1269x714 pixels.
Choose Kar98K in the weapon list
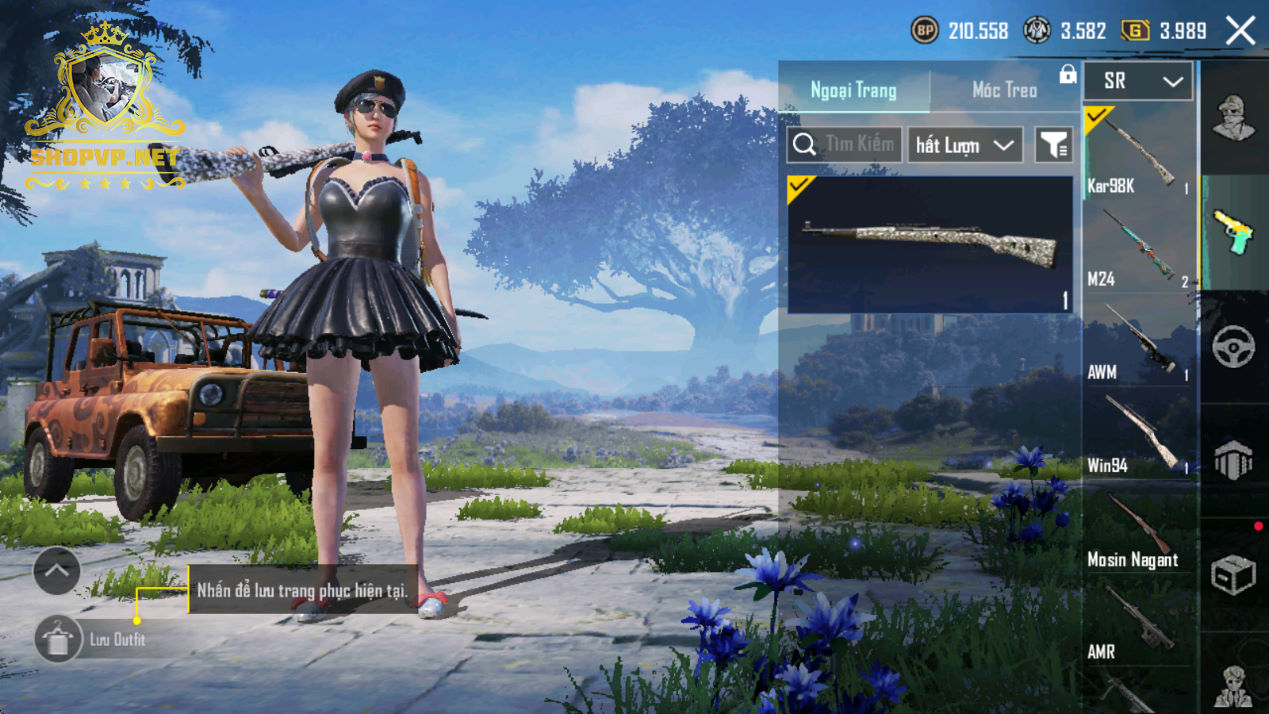pyautogui.click(x=1139, y=153)
